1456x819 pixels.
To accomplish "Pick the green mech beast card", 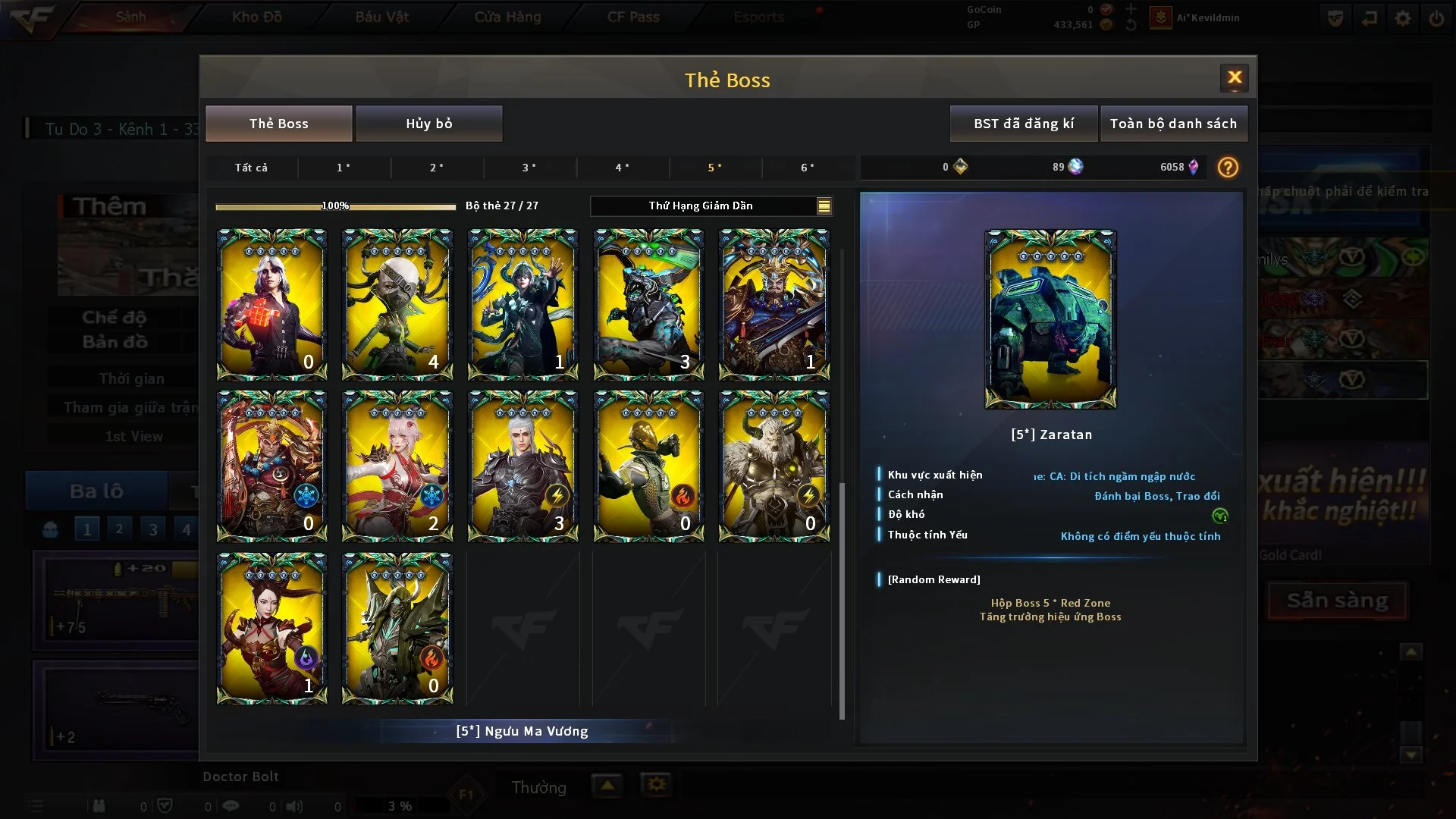I will pyautogui.click(x=648, y=304).
